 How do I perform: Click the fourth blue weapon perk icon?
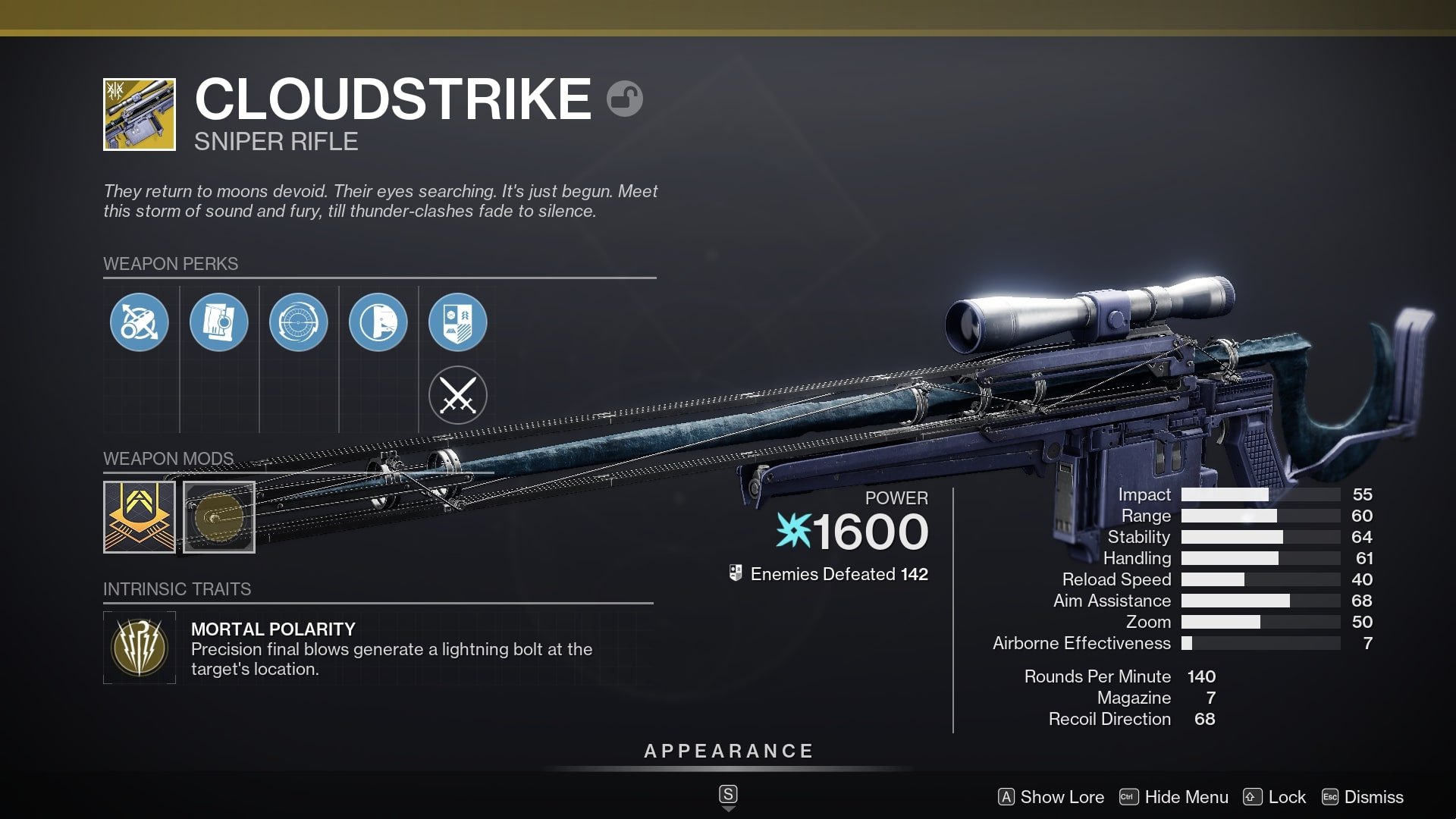click(380, 322)
